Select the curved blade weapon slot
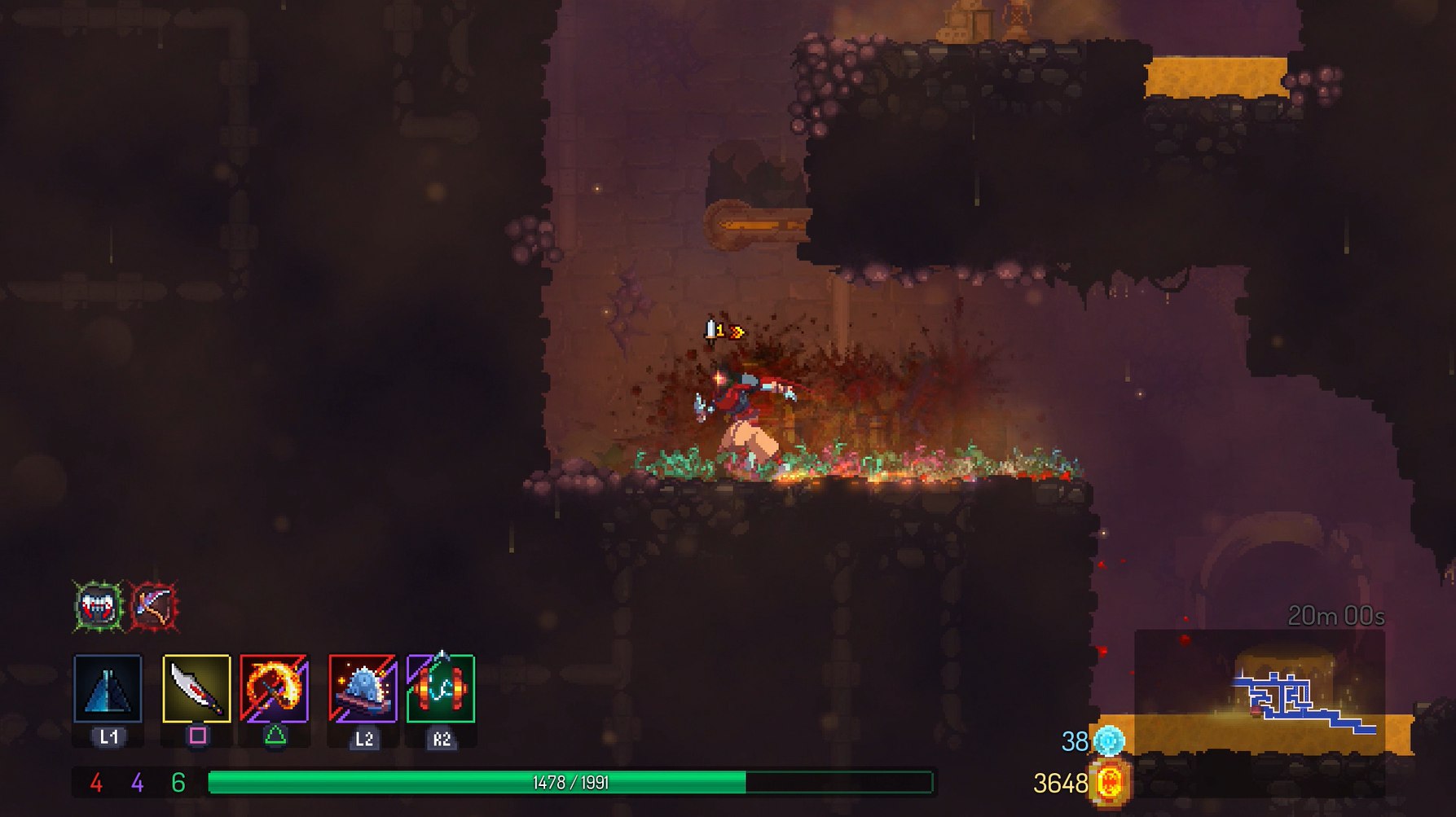Viewport: 1456px width, 817px height. tap(196, 689)
